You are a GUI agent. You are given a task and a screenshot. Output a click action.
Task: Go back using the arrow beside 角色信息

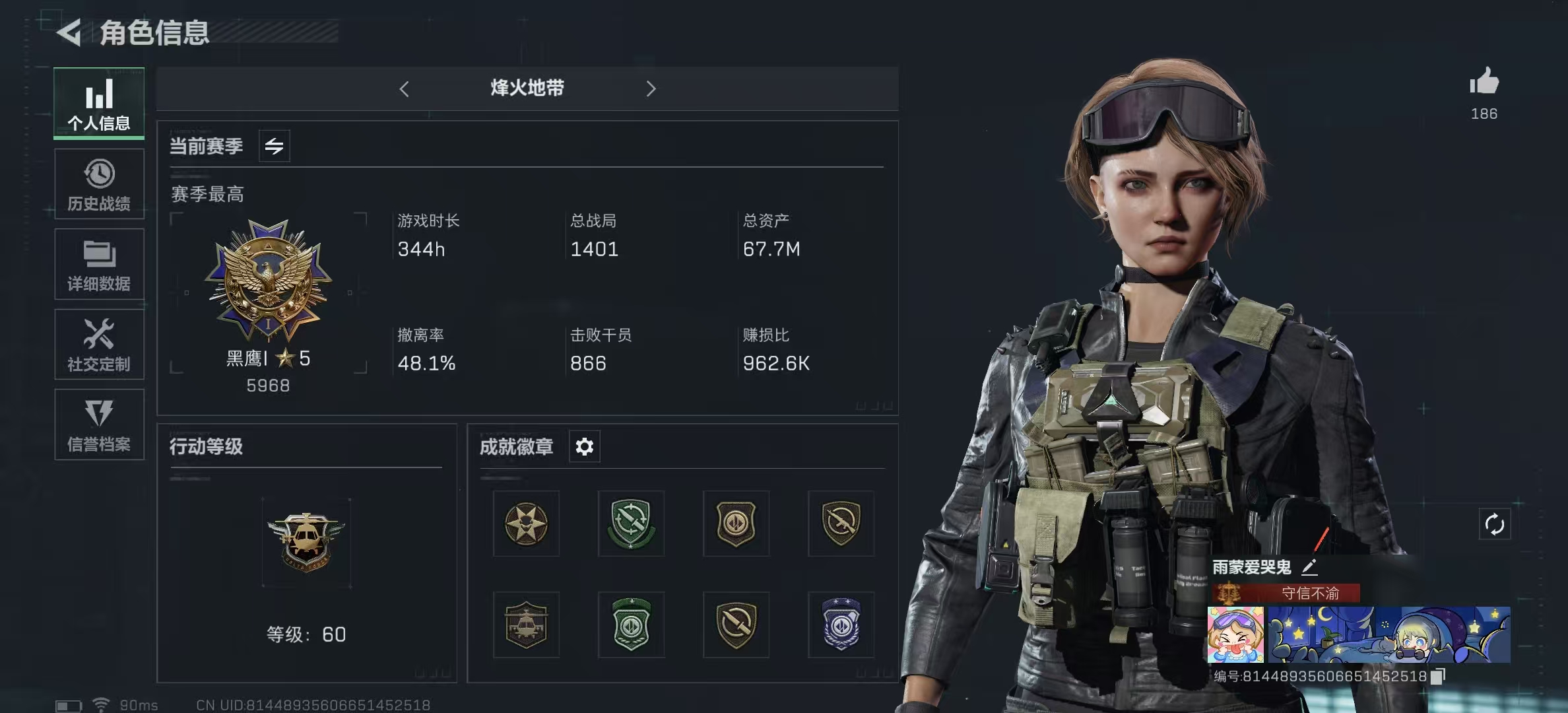click(69, 32)
